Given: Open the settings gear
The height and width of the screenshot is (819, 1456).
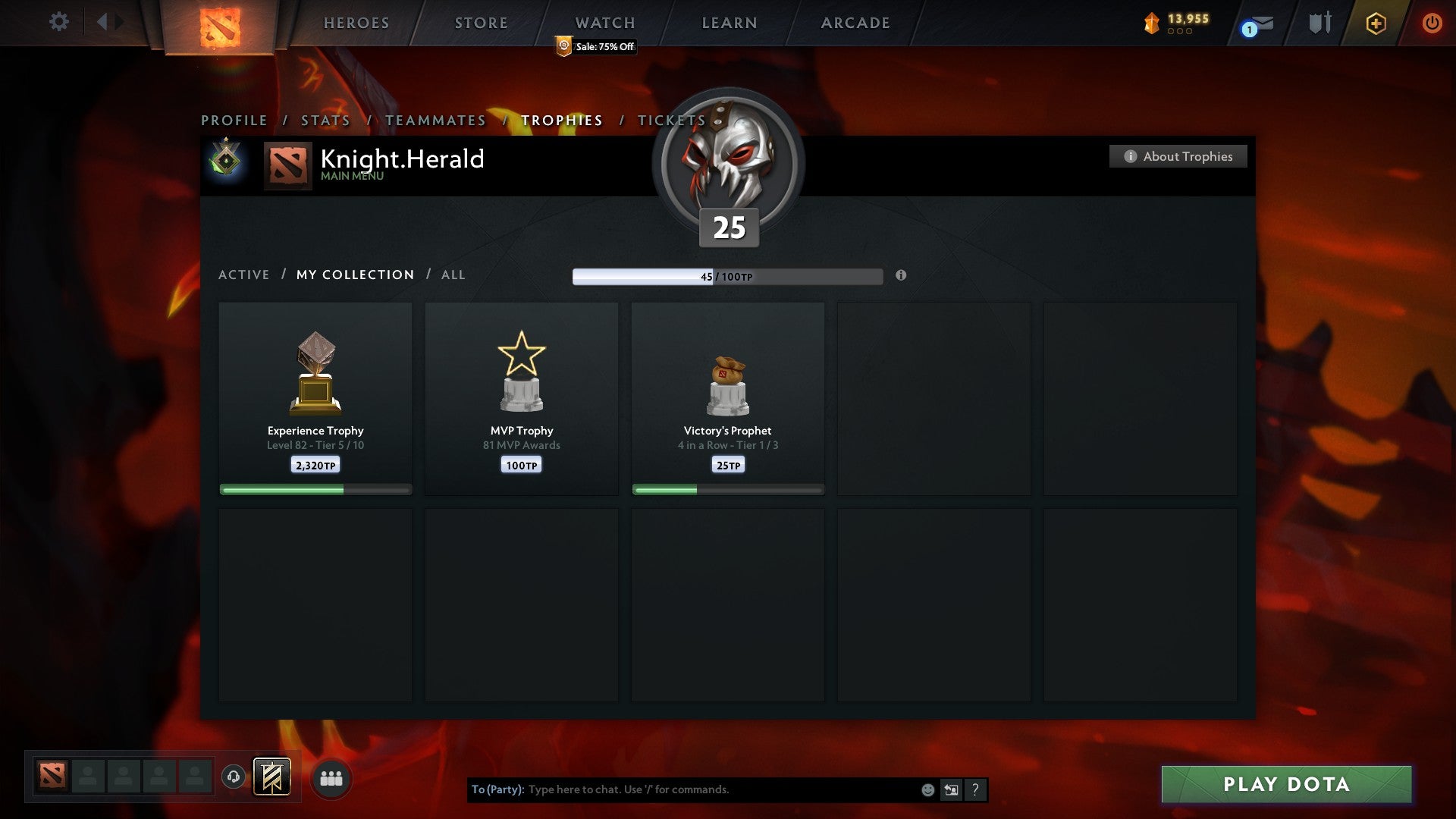Looking at the screenshot, I should 59,22.
